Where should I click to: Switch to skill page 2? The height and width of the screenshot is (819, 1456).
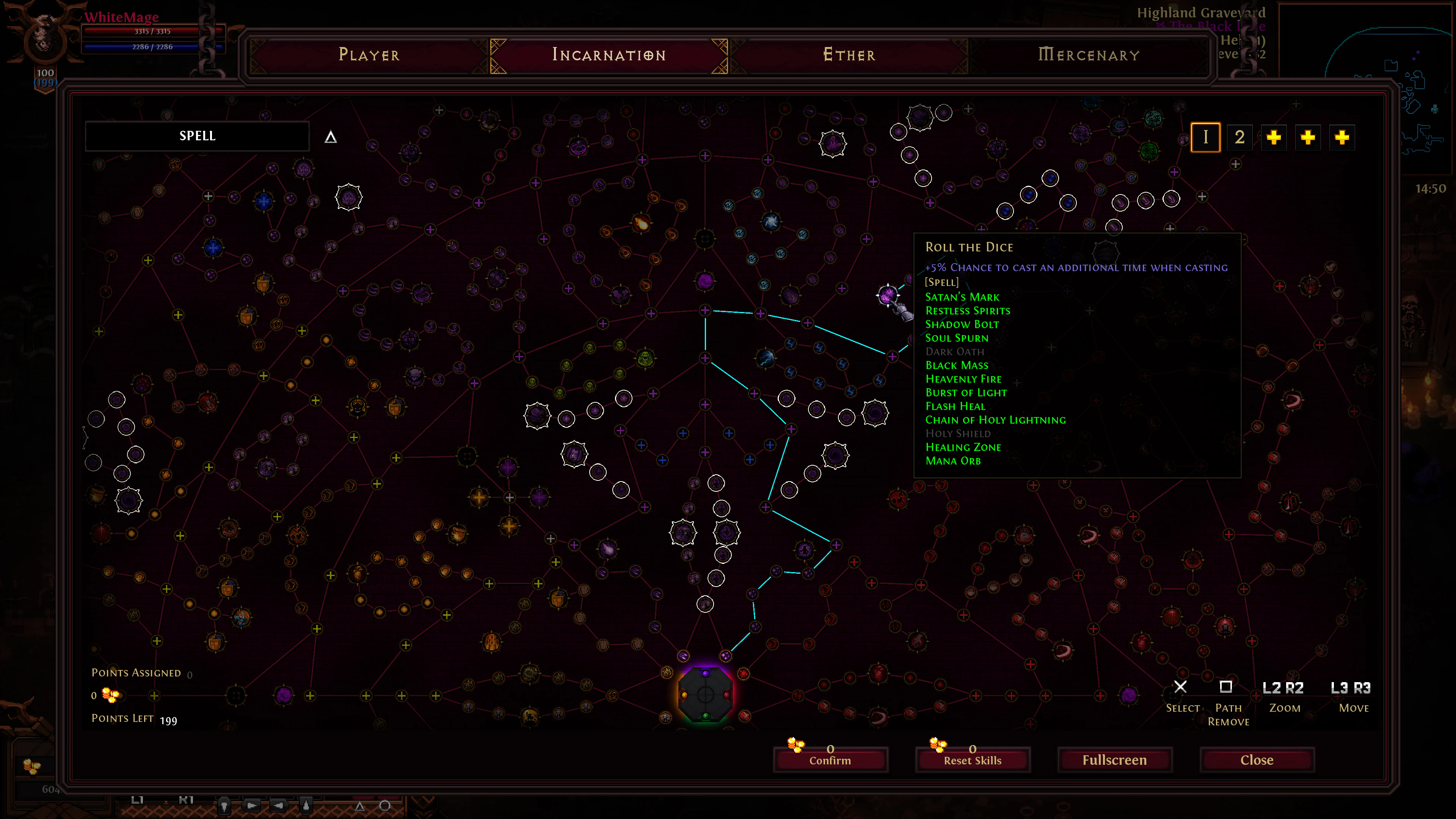click(x=1240, y=137)
